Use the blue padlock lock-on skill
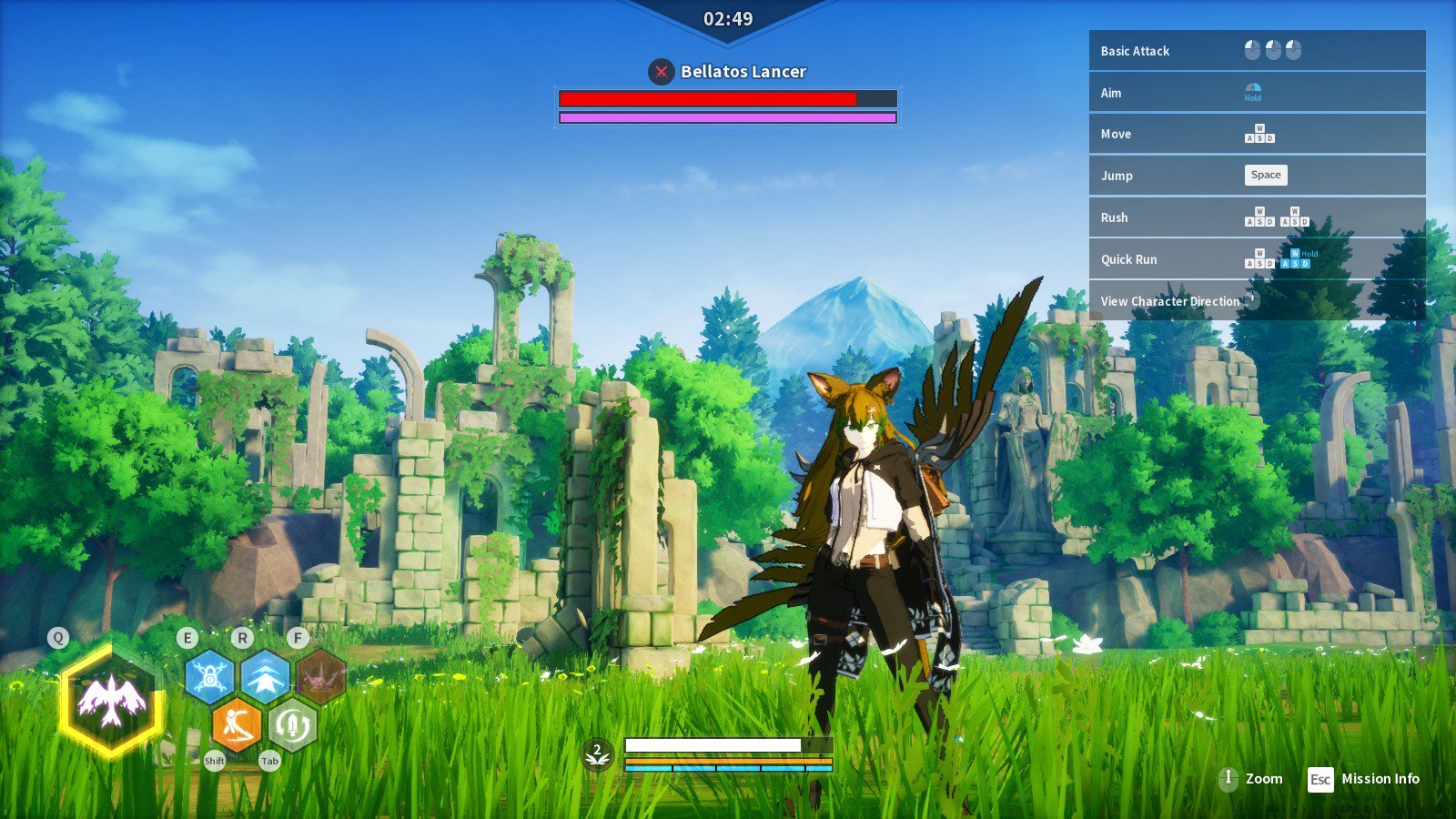Viewport: 1456px width, 819px height. 209,677
